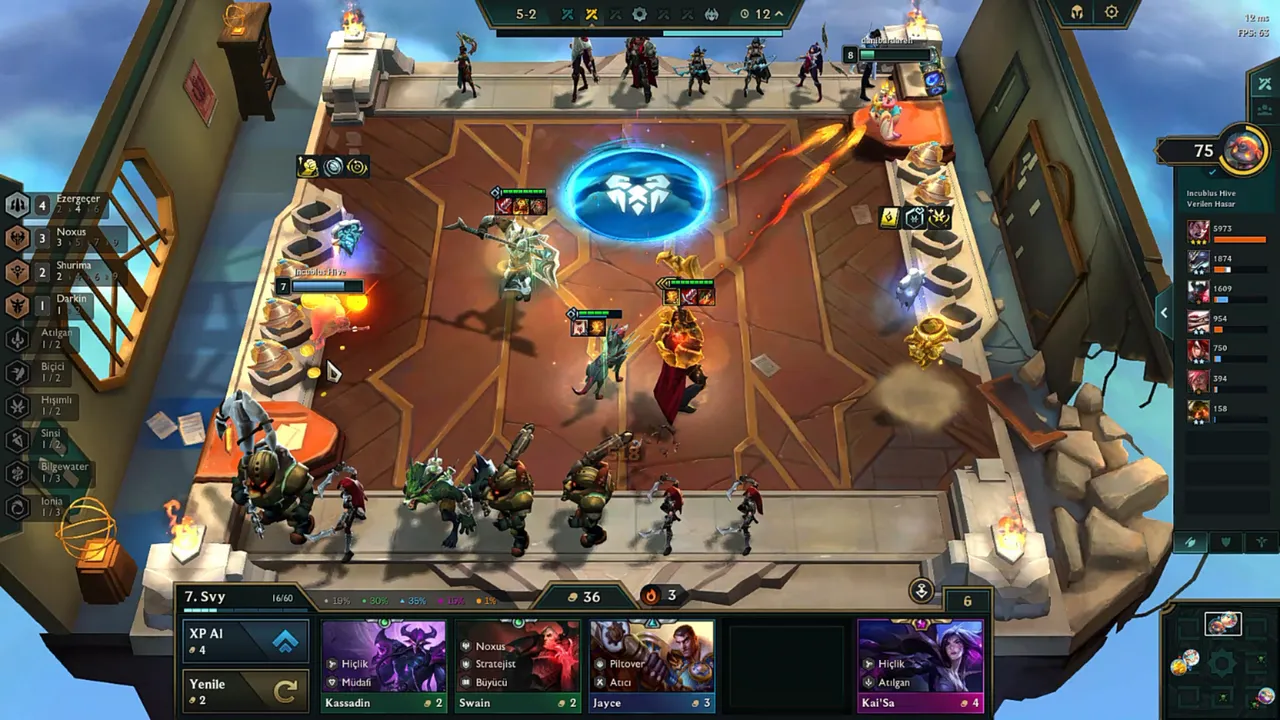This screenshot has width=1280, height=720.
Task: Buy Kai'Sa from the shop
Action: pos(920,664)
